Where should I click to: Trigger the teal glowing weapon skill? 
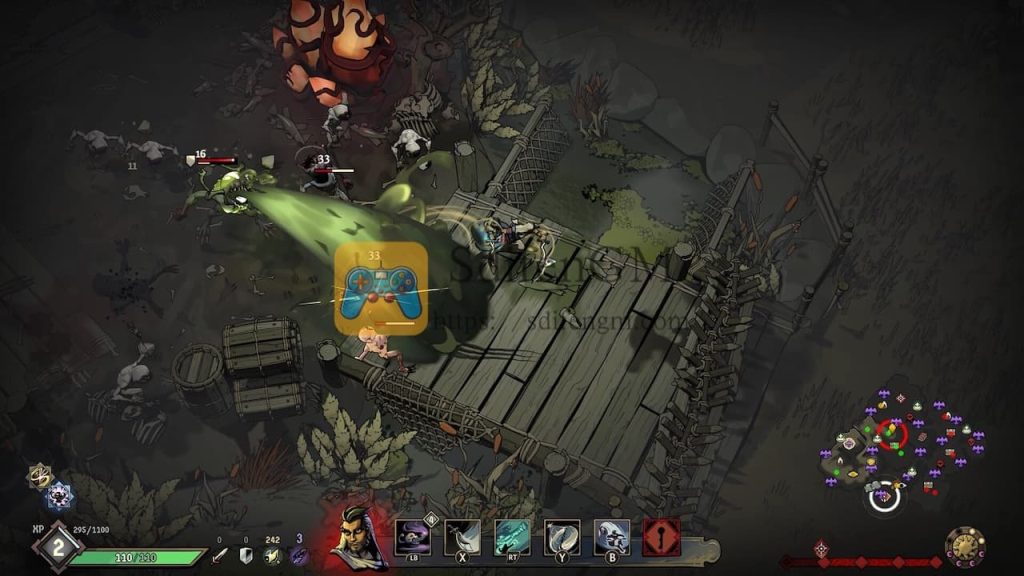[x=512, y=537]
